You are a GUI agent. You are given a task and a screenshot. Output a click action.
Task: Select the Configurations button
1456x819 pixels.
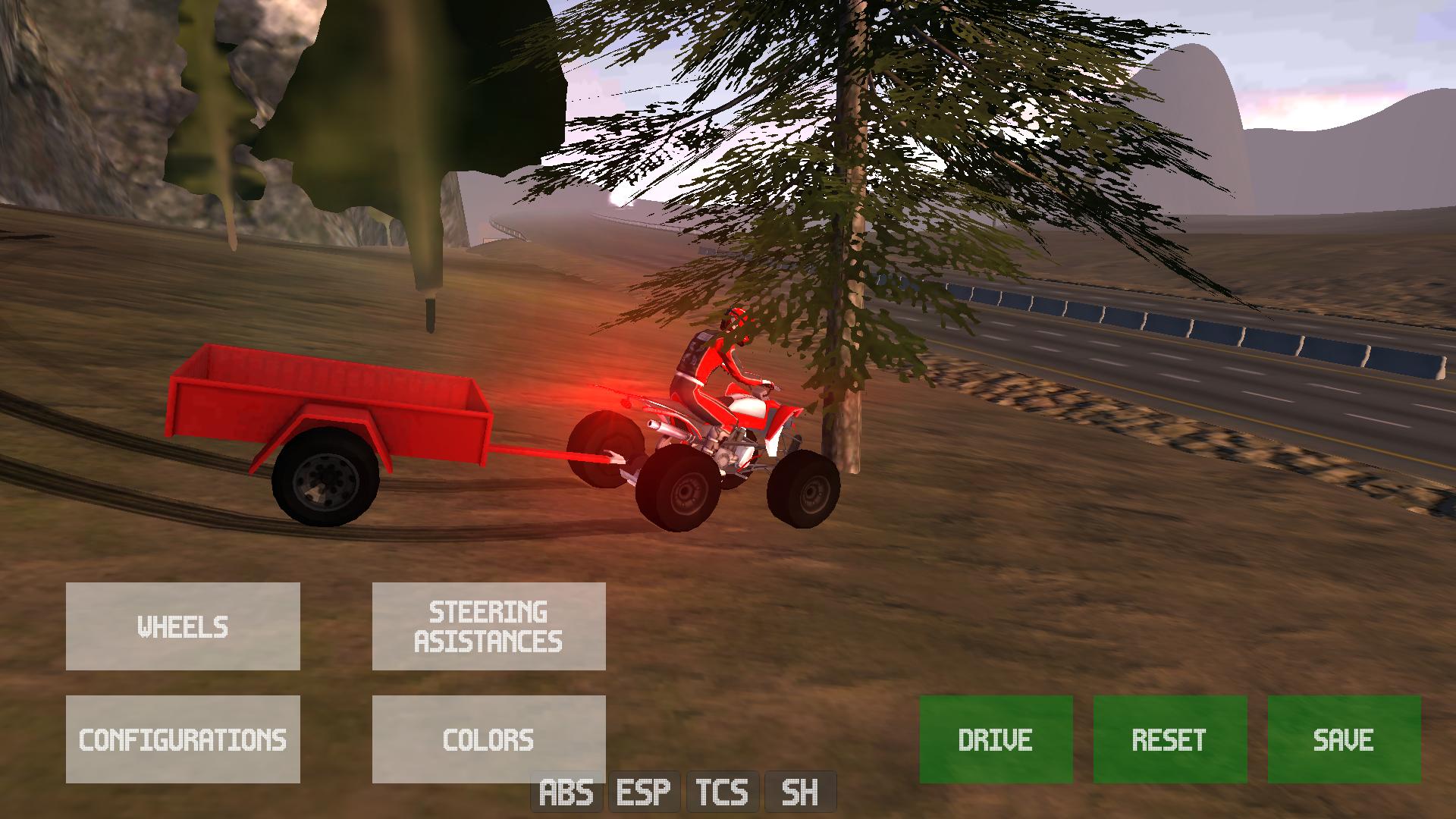183,739
